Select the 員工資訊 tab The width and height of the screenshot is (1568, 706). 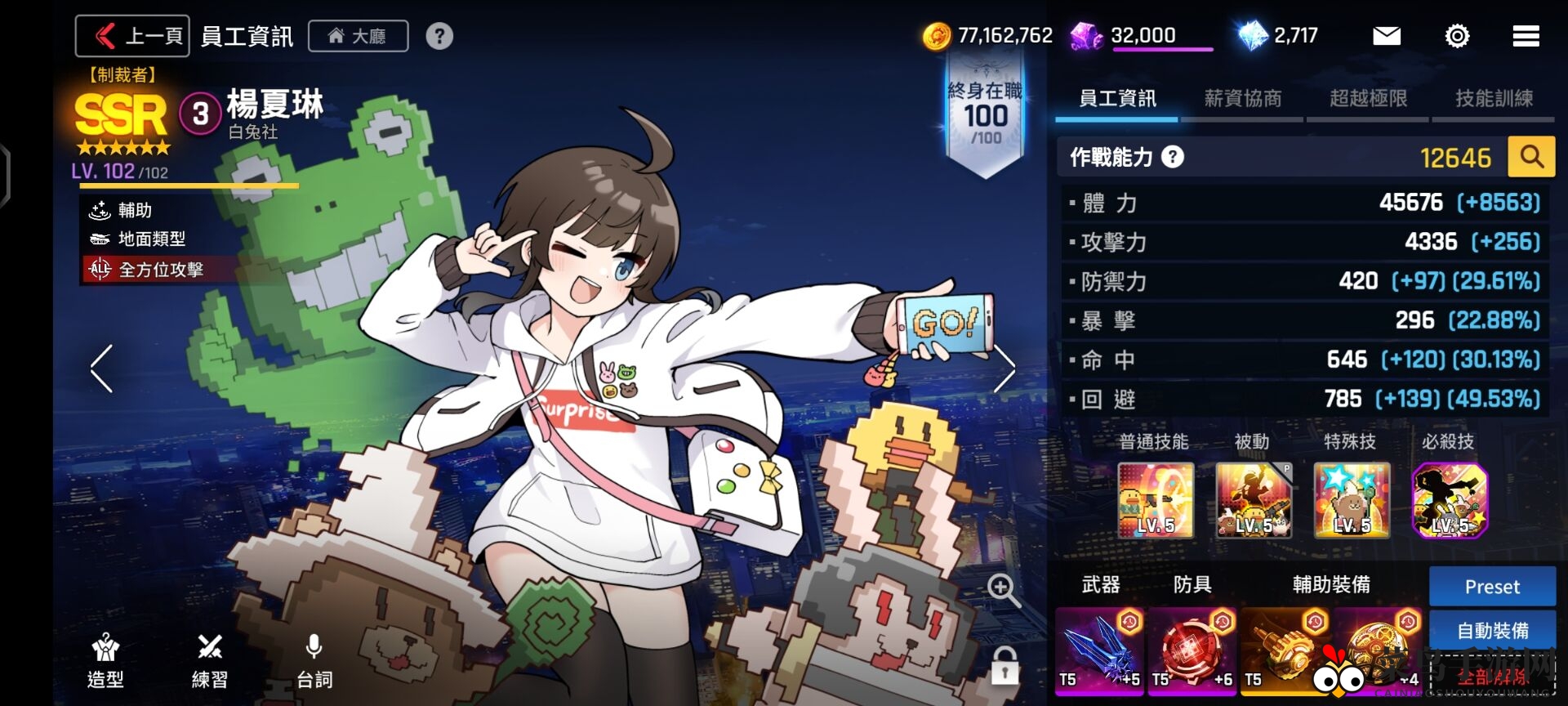1116,99
